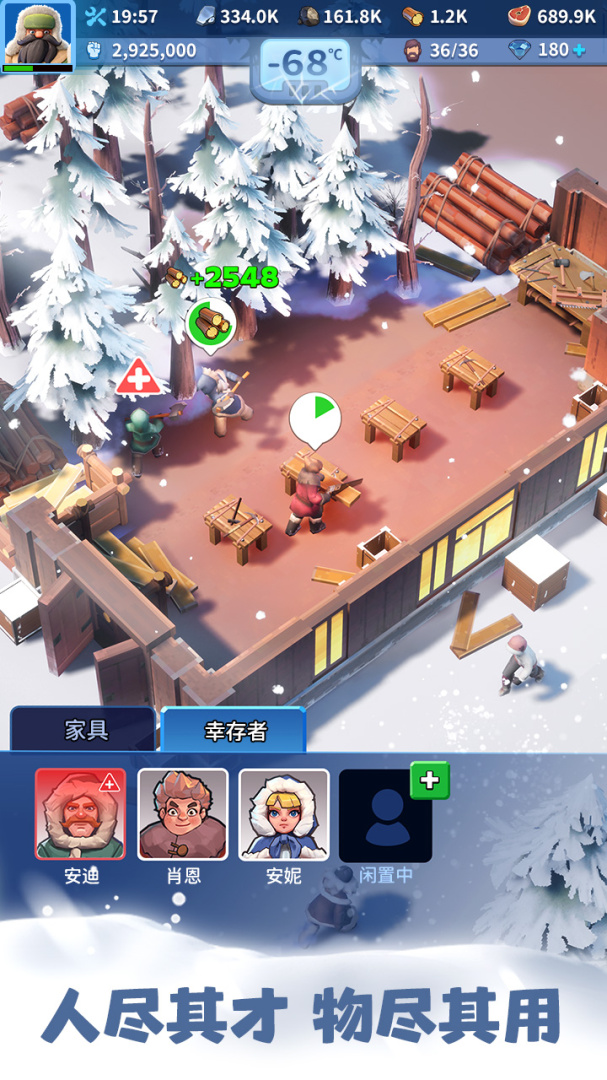Select survivor 肖恩 portrait
The width and height of the screenshot is (607, 1080).
click(182, 814)
